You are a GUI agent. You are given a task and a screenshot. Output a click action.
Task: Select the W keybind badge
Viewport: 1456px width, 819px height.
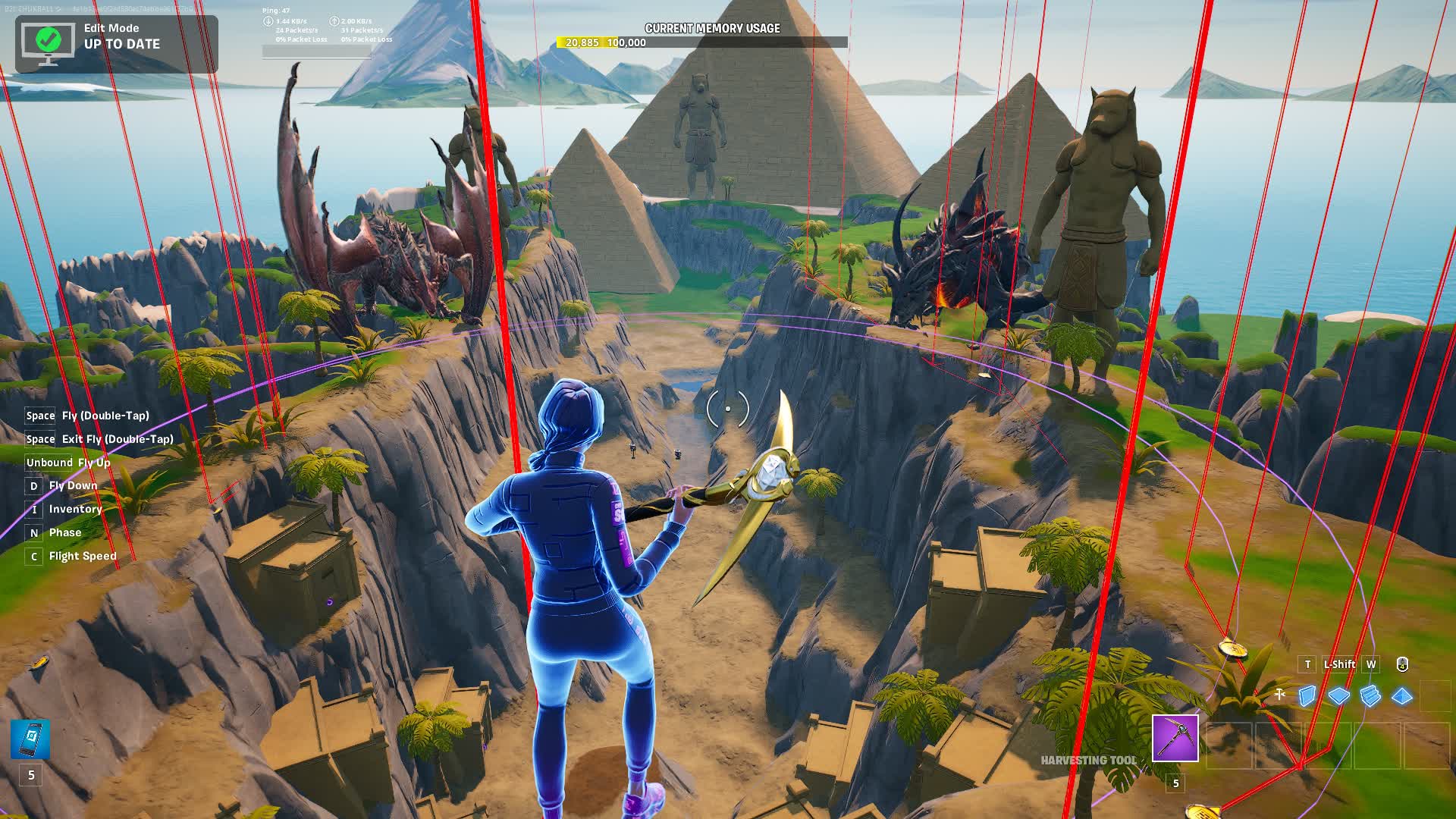1371,664
